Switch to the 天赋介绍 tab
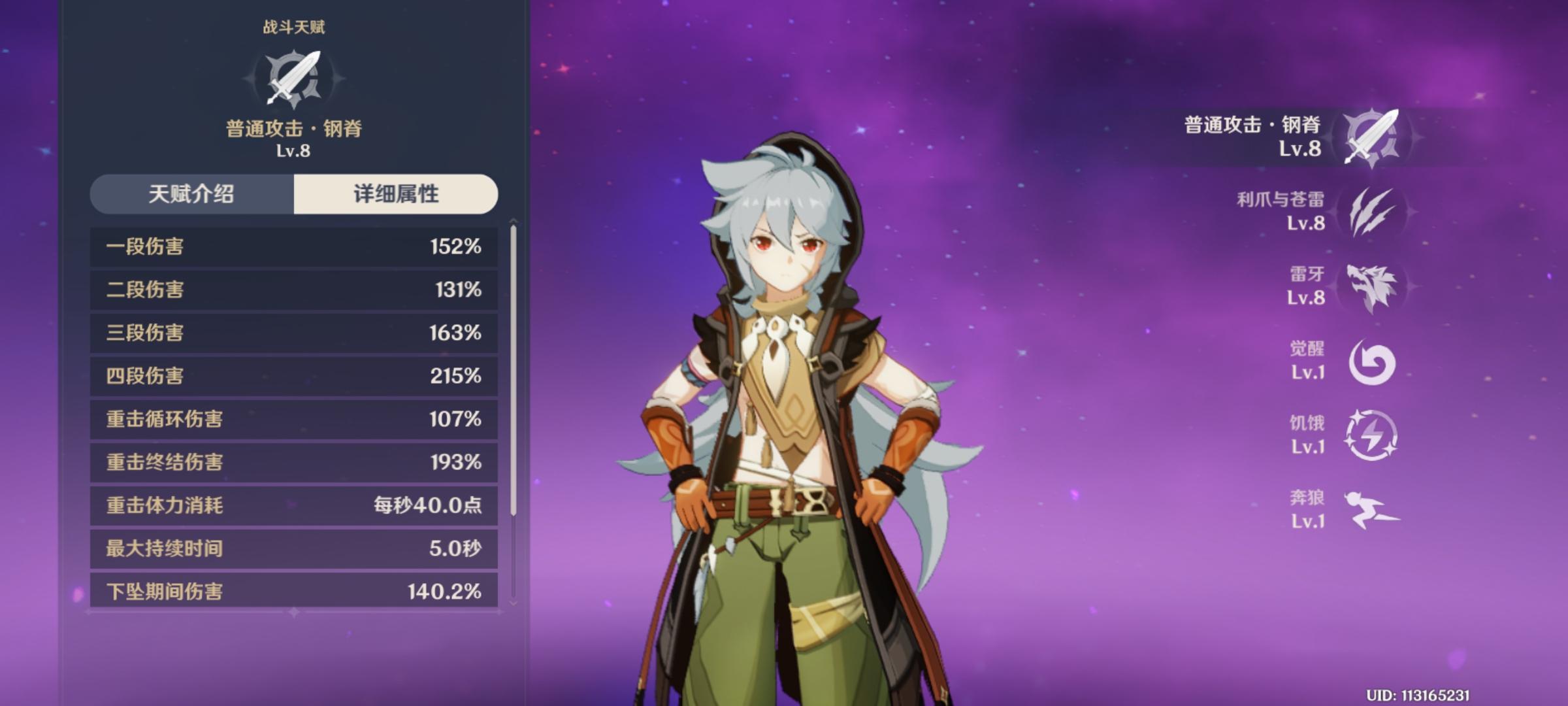1568x706 pixels. click(191, 194)
